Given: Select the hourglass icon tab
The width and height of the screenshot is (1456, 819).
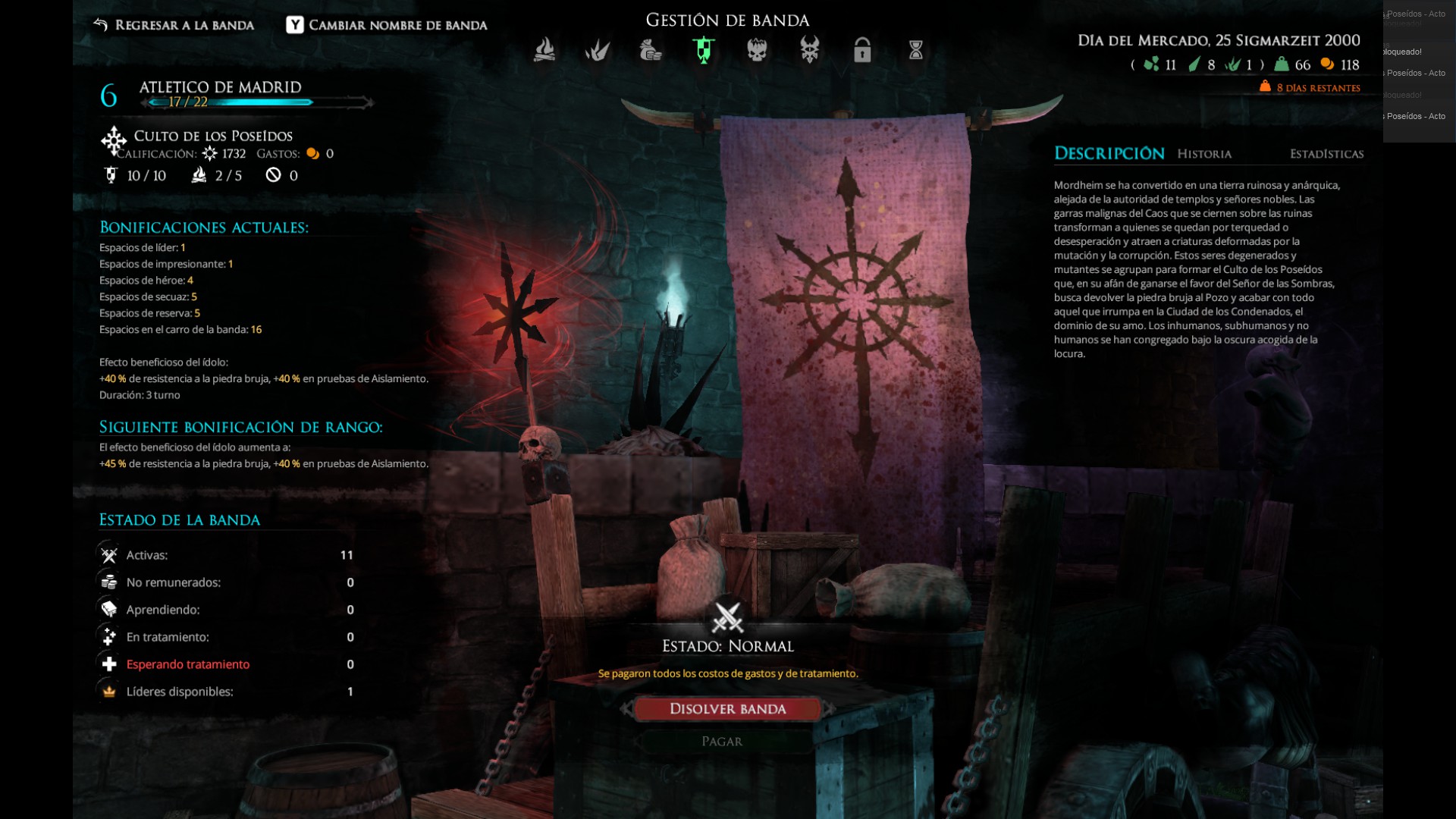Looking at the screenshot, I should point(916,50).
